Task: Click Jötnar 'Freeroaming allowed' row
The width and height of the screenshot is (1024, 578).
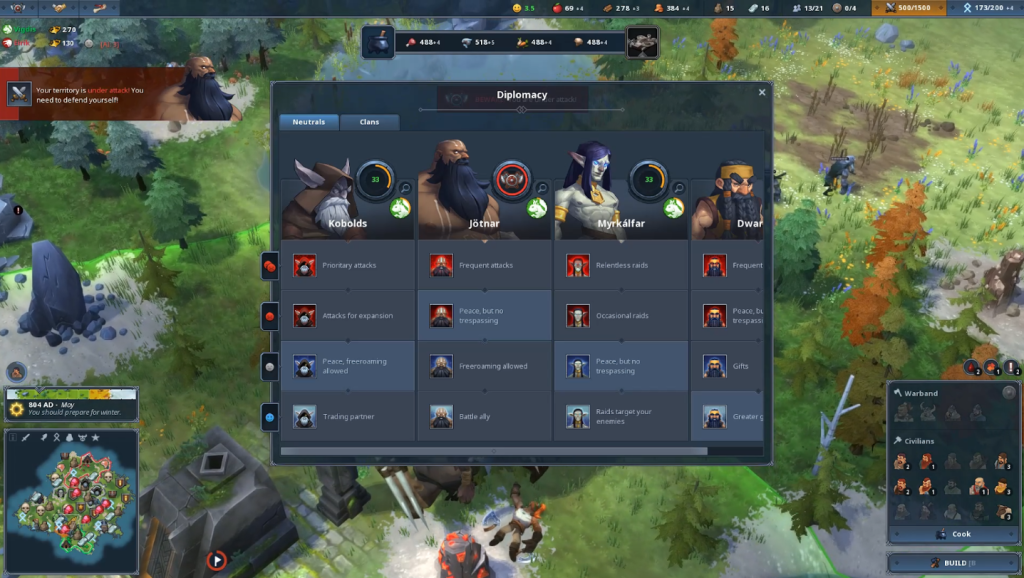Action: (484, 366)
